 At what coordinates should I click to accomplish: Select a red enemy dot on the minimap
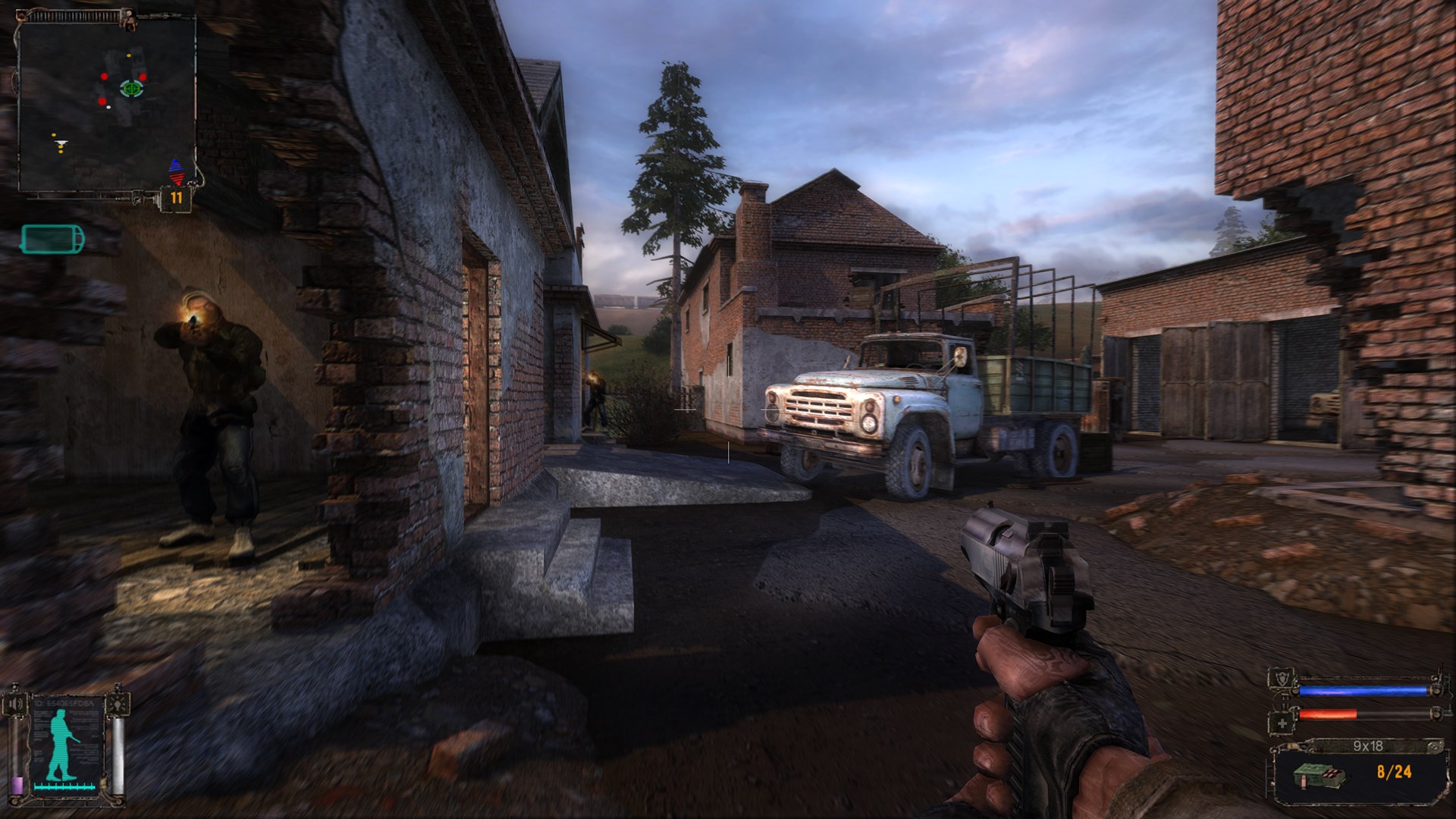click(104, 76)
